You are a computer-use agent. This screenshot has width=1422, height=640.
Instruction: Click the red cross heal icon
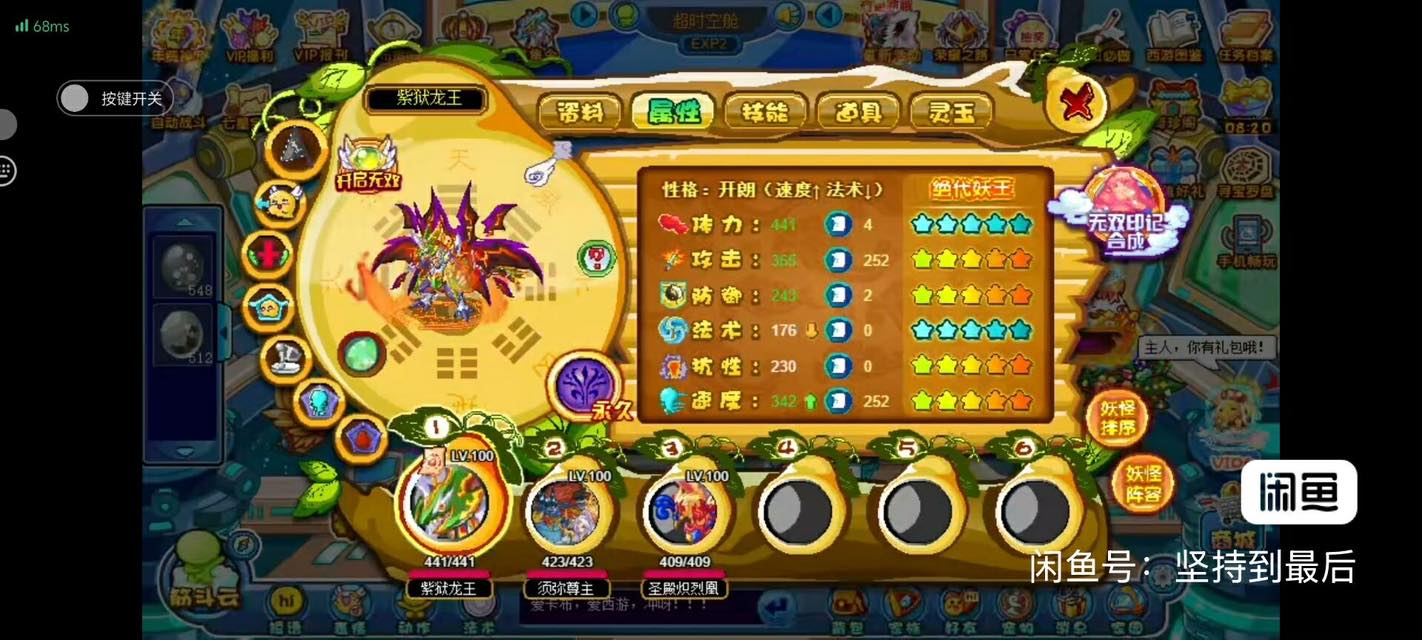click(x=269, y=253)
